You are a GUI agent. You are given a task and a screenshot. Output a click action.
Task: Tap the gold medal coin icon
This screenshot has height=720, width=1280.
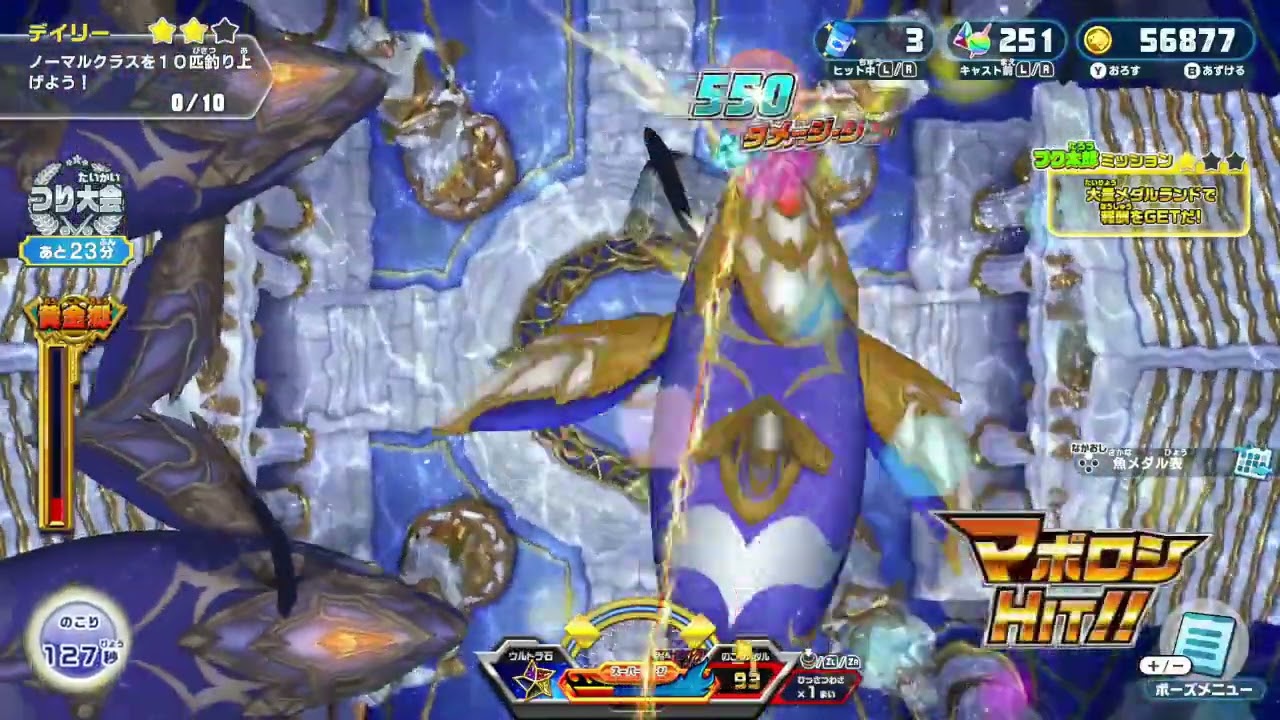click(1098, 40)
